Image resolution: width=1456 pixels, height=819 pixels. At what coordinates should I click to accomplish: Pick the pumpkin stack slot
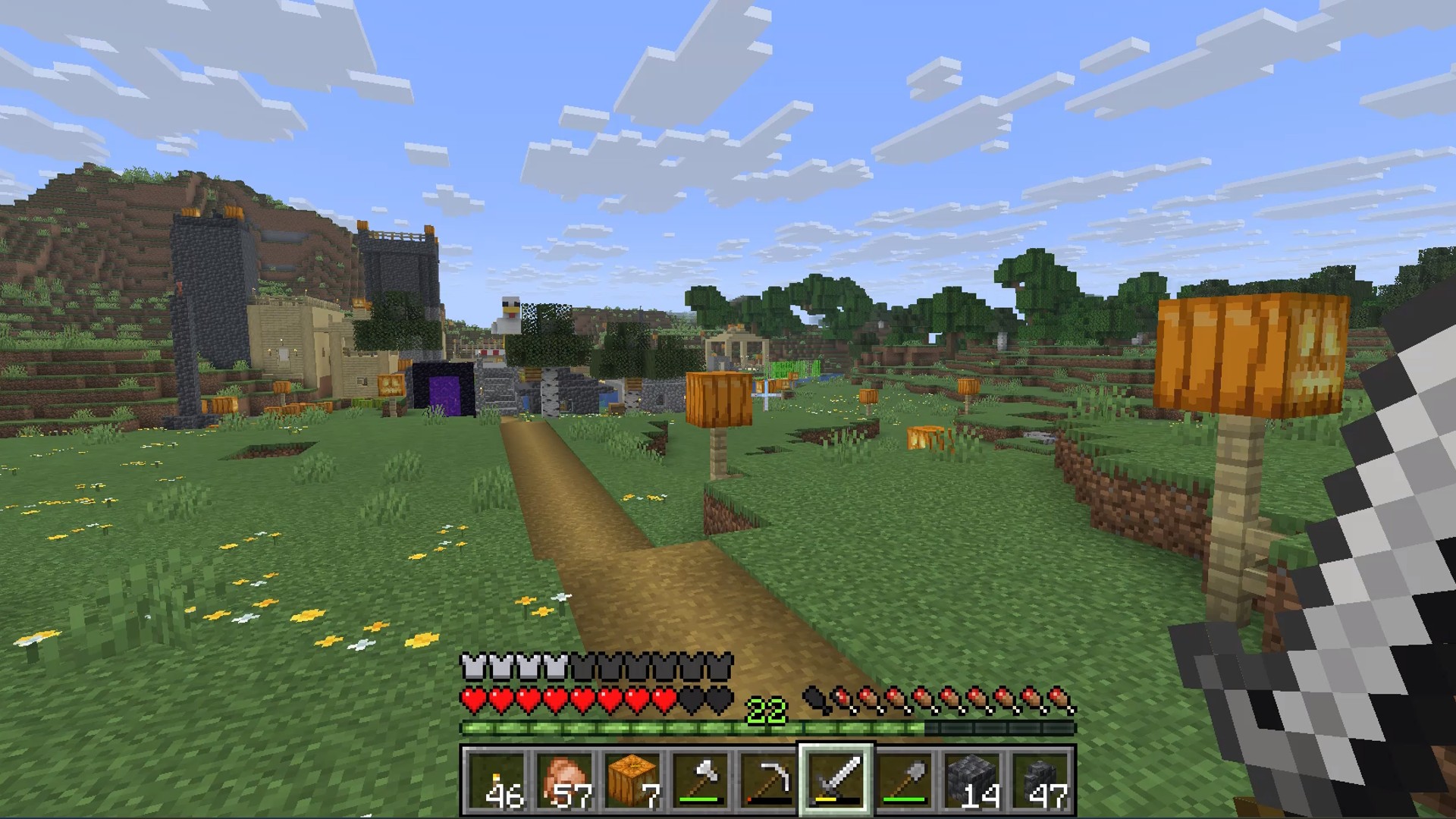point(632,780)
